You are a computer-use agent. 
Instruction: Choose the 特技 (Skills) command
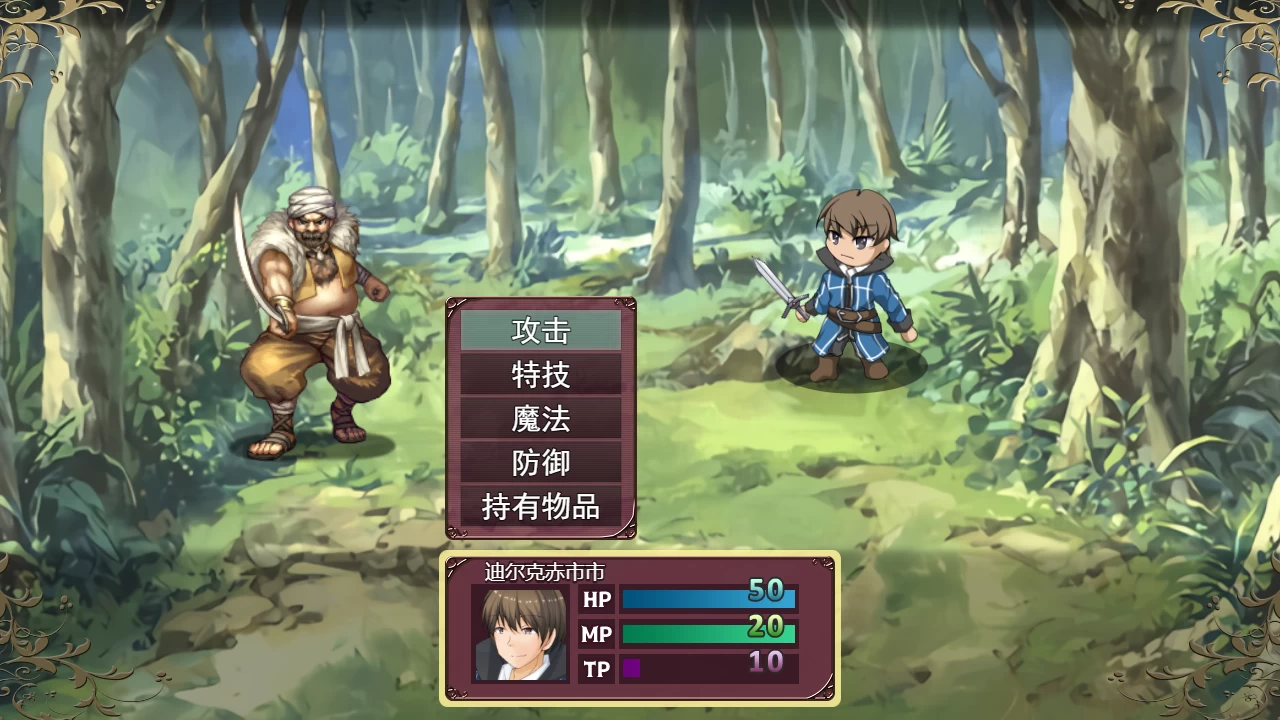[542, 376]
